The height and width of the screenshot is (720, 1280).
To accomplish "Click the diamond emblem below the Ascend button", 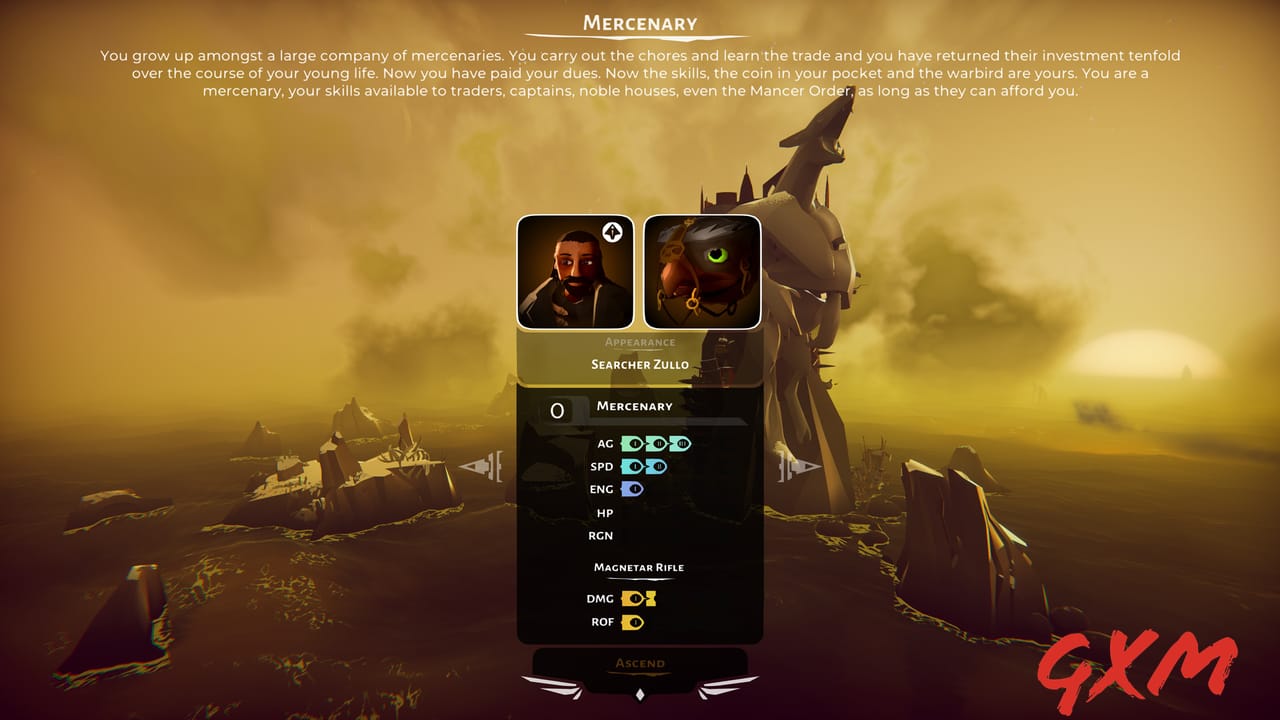I will pyautogui.click(x=640, y=694).
